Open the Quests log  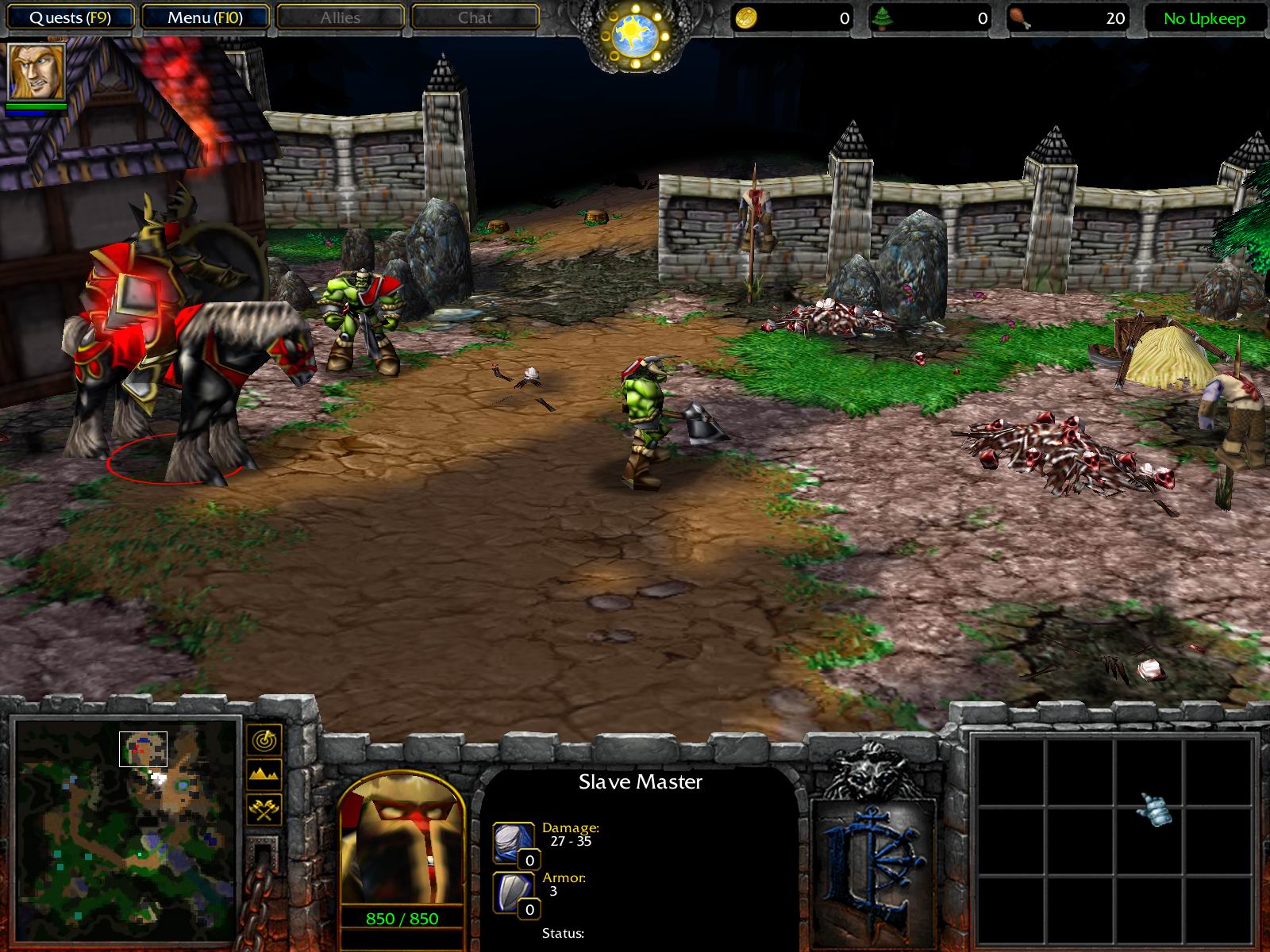coord(70,15)
